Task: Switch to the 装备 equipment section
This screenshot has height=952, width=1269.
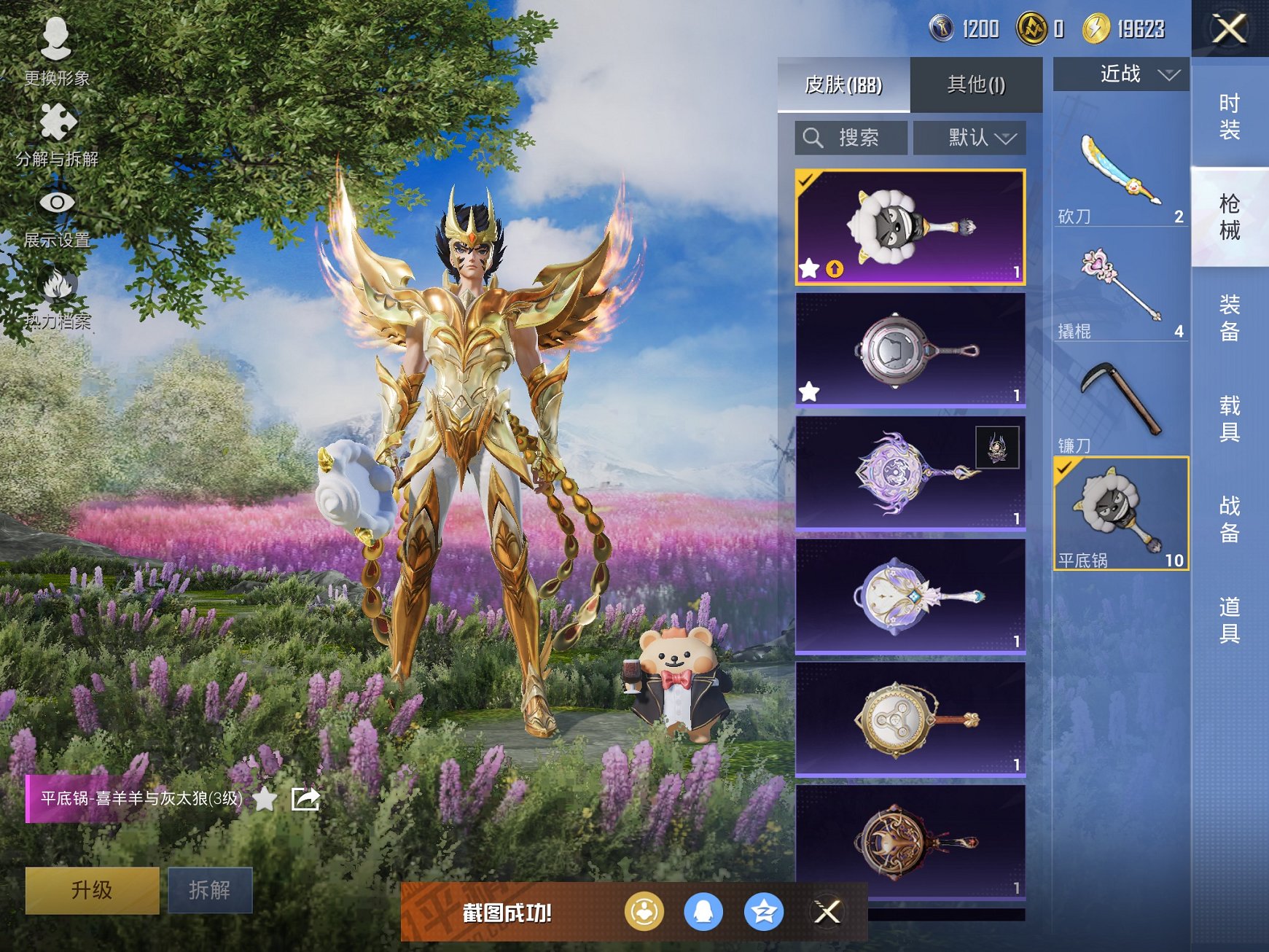Action: tap(1230, 318)
